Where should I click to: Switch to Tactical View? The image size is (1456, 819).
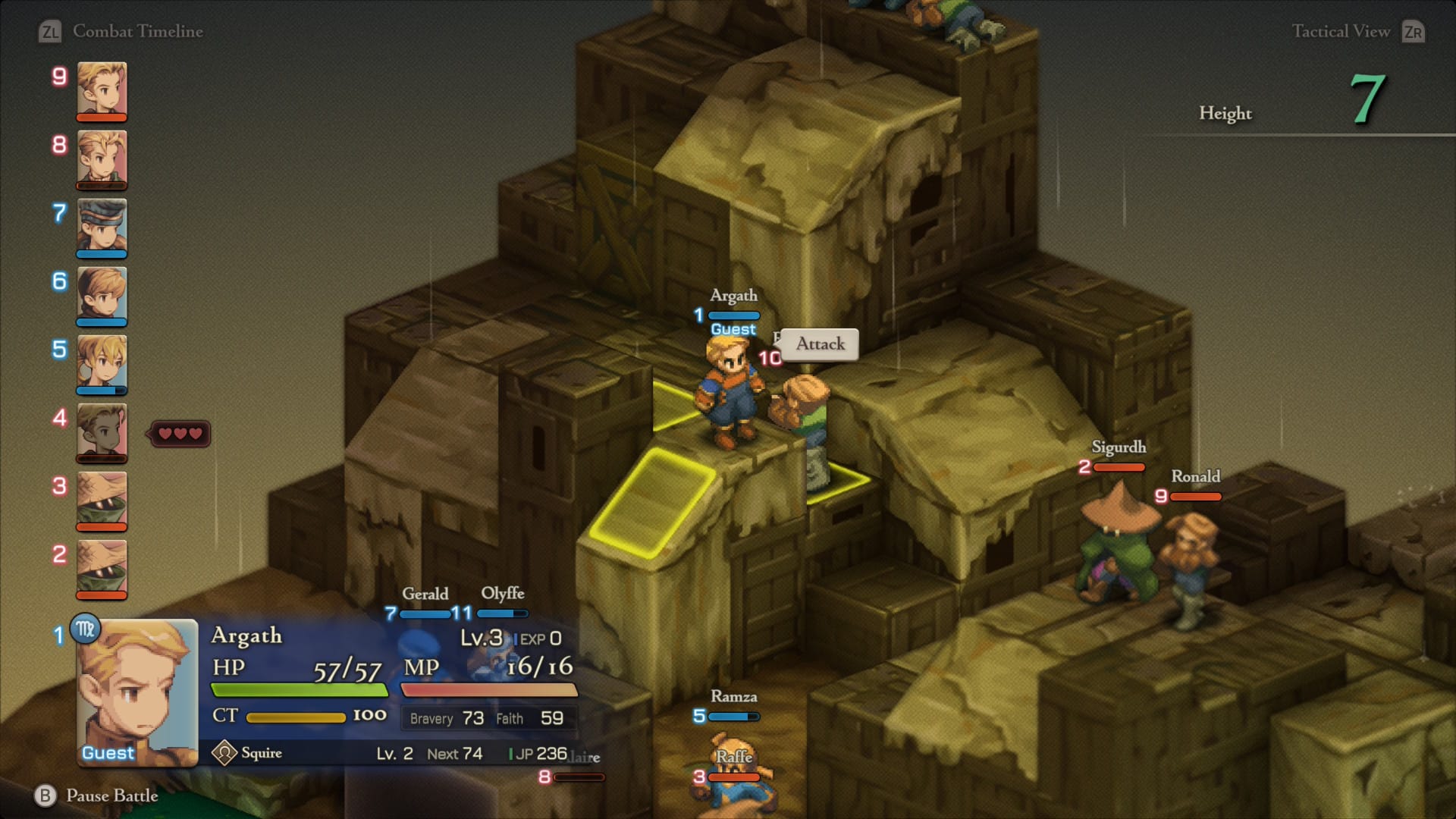click(x=1340, y=31)
